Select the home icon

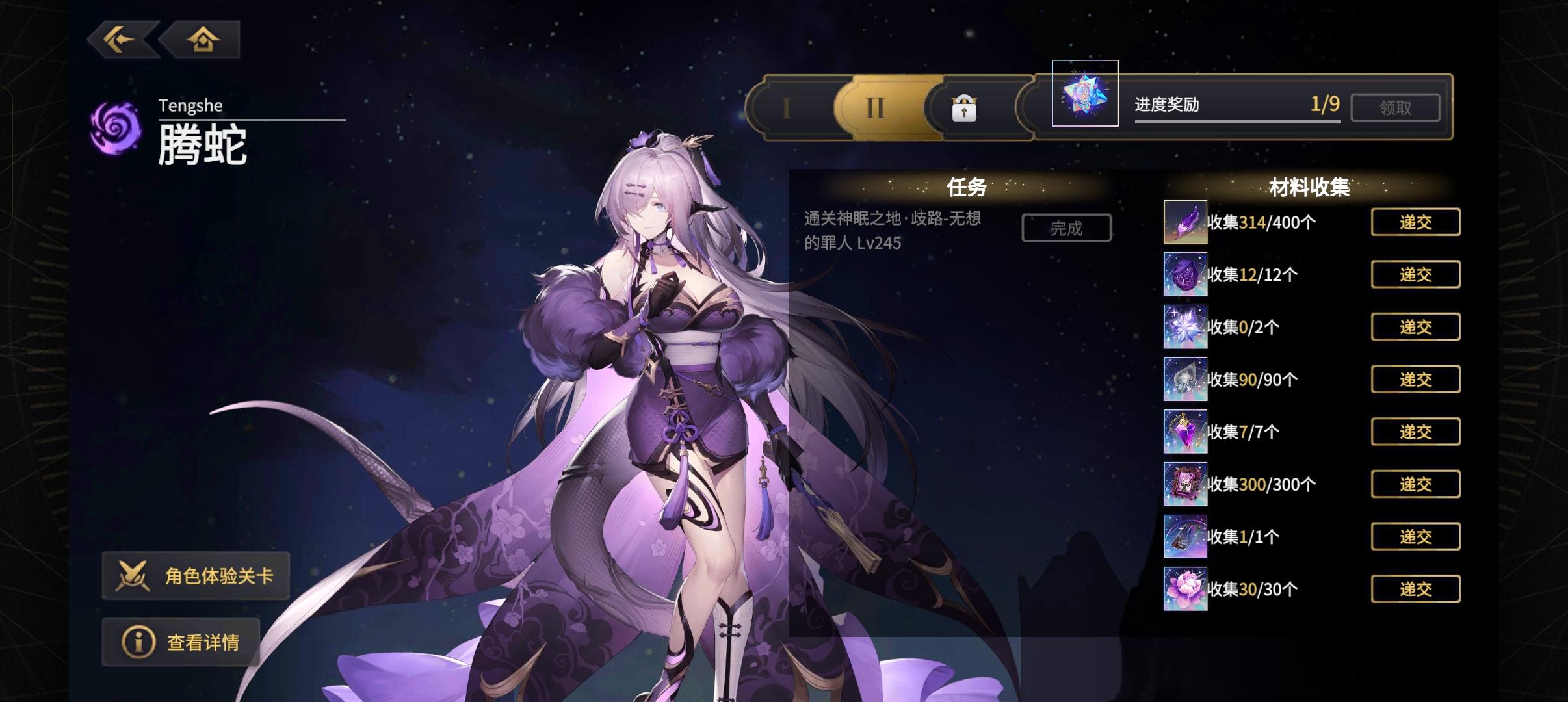click(203, 39)
